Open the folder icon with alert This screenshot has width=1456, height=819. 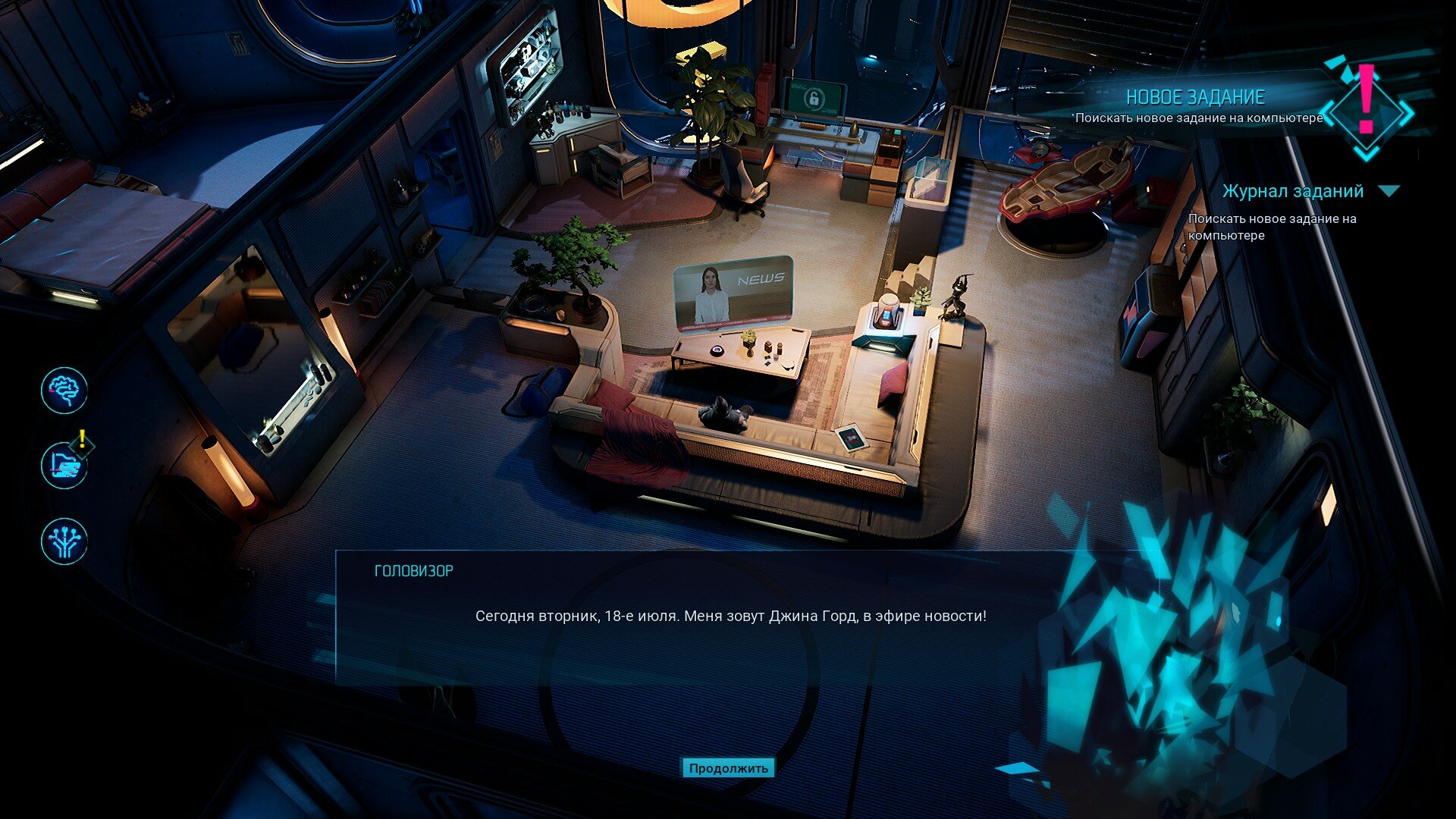click(64, 465)
